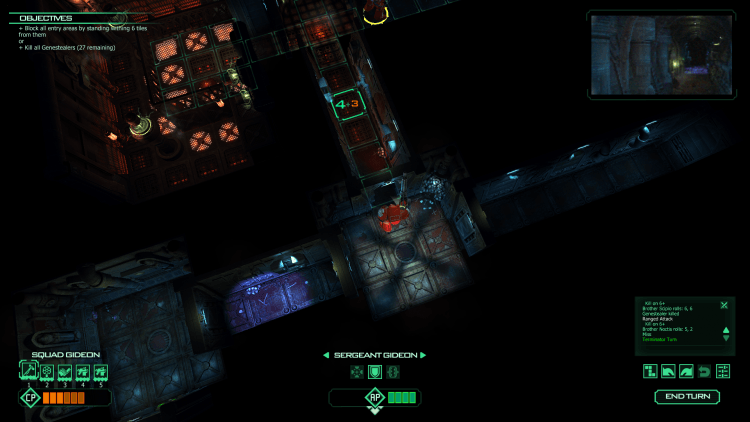Activate the four-arrow overwatch action icon

pos(357,372)
